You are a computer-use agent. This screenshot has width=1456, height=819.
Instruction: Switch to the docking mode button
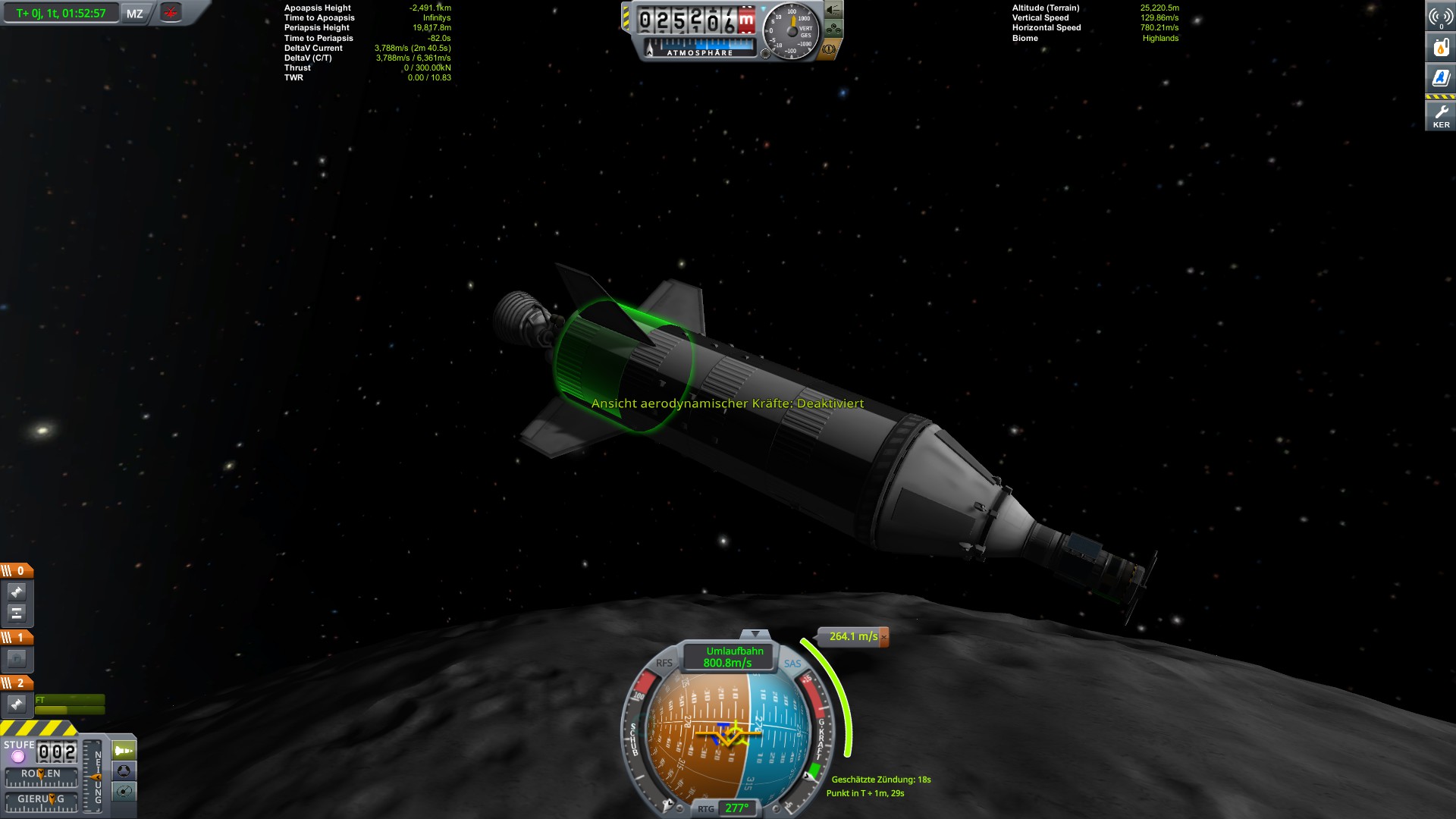tap(124, 771)
